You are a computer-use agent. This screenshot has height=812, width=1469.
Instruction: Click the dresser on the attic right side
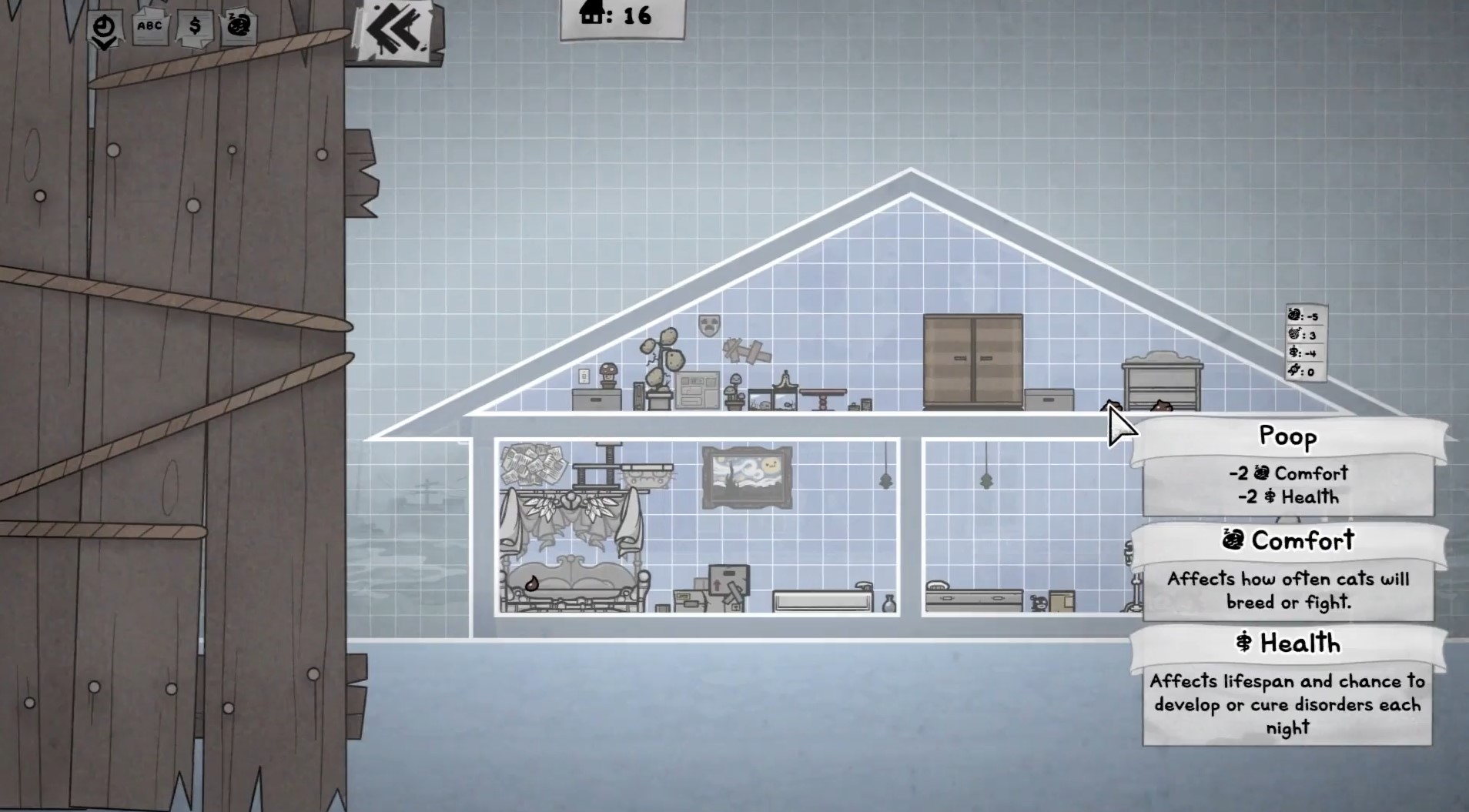coord(1163,381)
